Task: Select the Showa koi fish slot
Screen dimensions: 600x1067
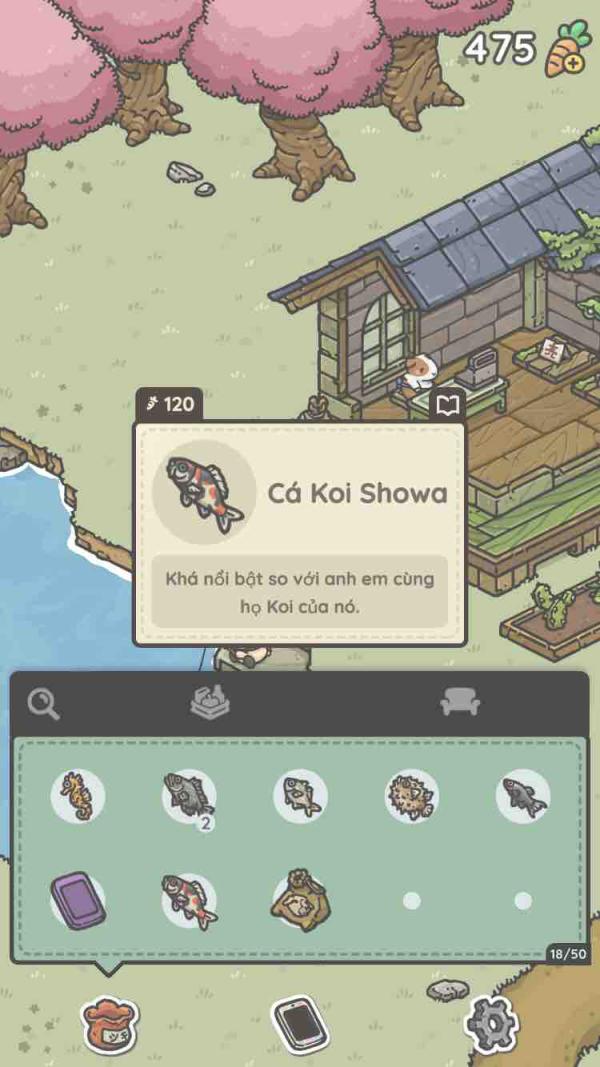Action: [x=189, y=900]
